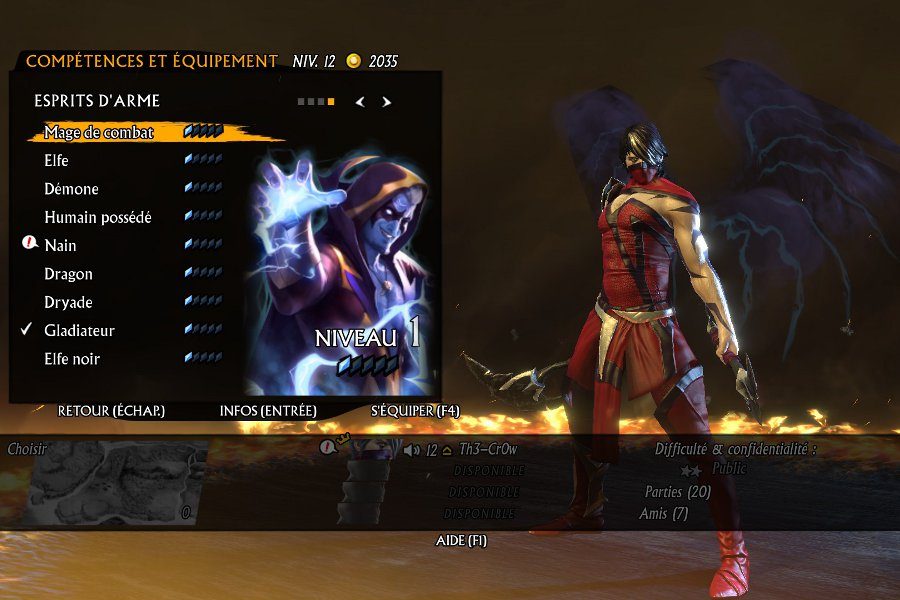The image size is (900, 600).
Task: Click the RETOUR back button
Action: (111, 411)
